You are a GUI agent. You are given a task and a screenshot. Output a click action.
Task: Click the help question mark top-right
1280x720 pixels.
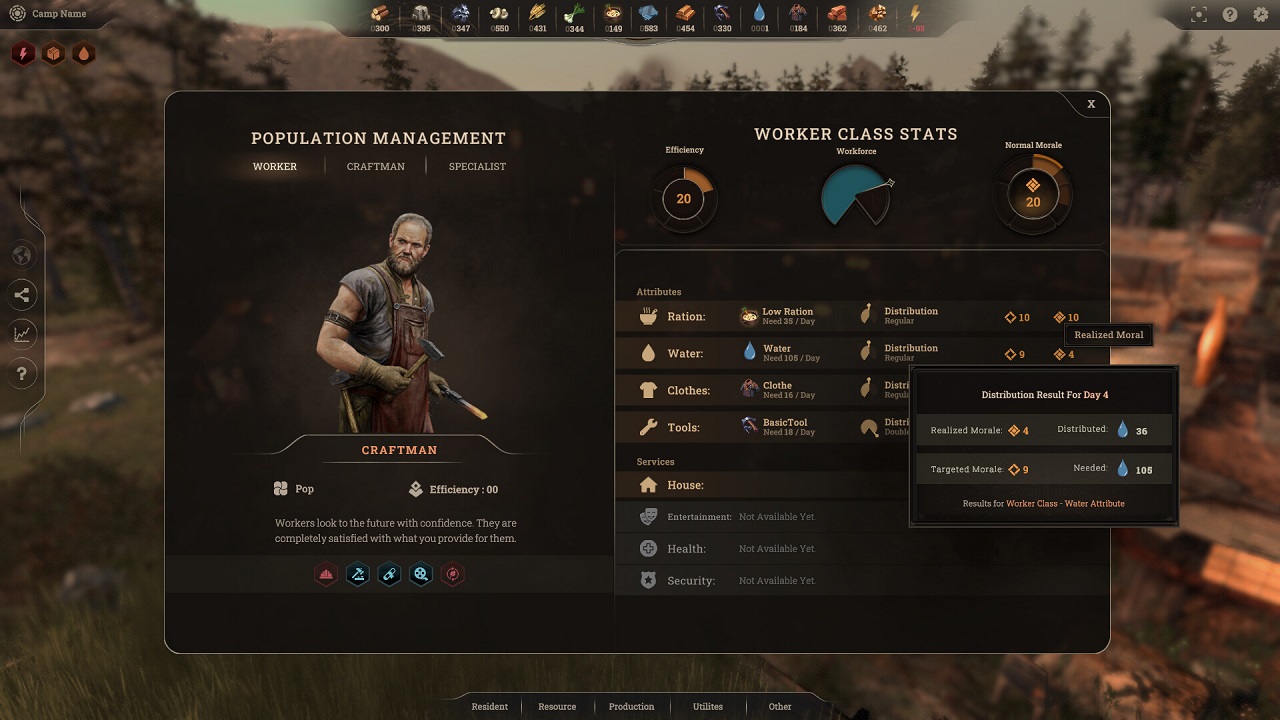click(1230, 15)
